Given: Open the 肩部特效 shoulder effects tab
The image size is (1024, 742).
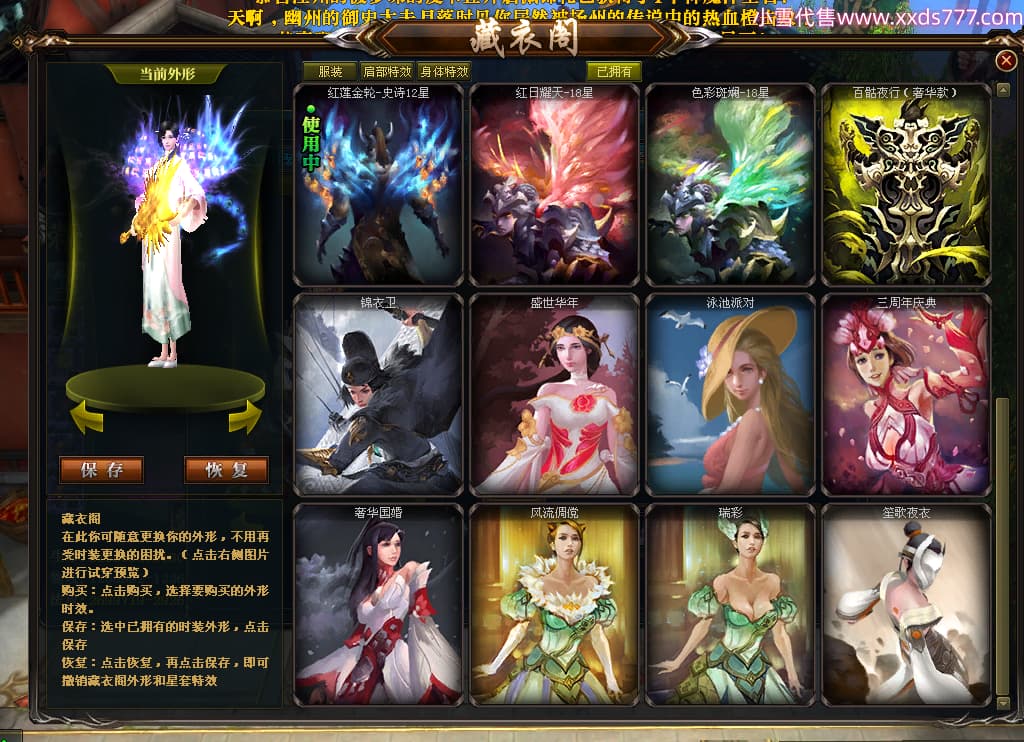Looking at the screenshot, I should click(387, 71).
